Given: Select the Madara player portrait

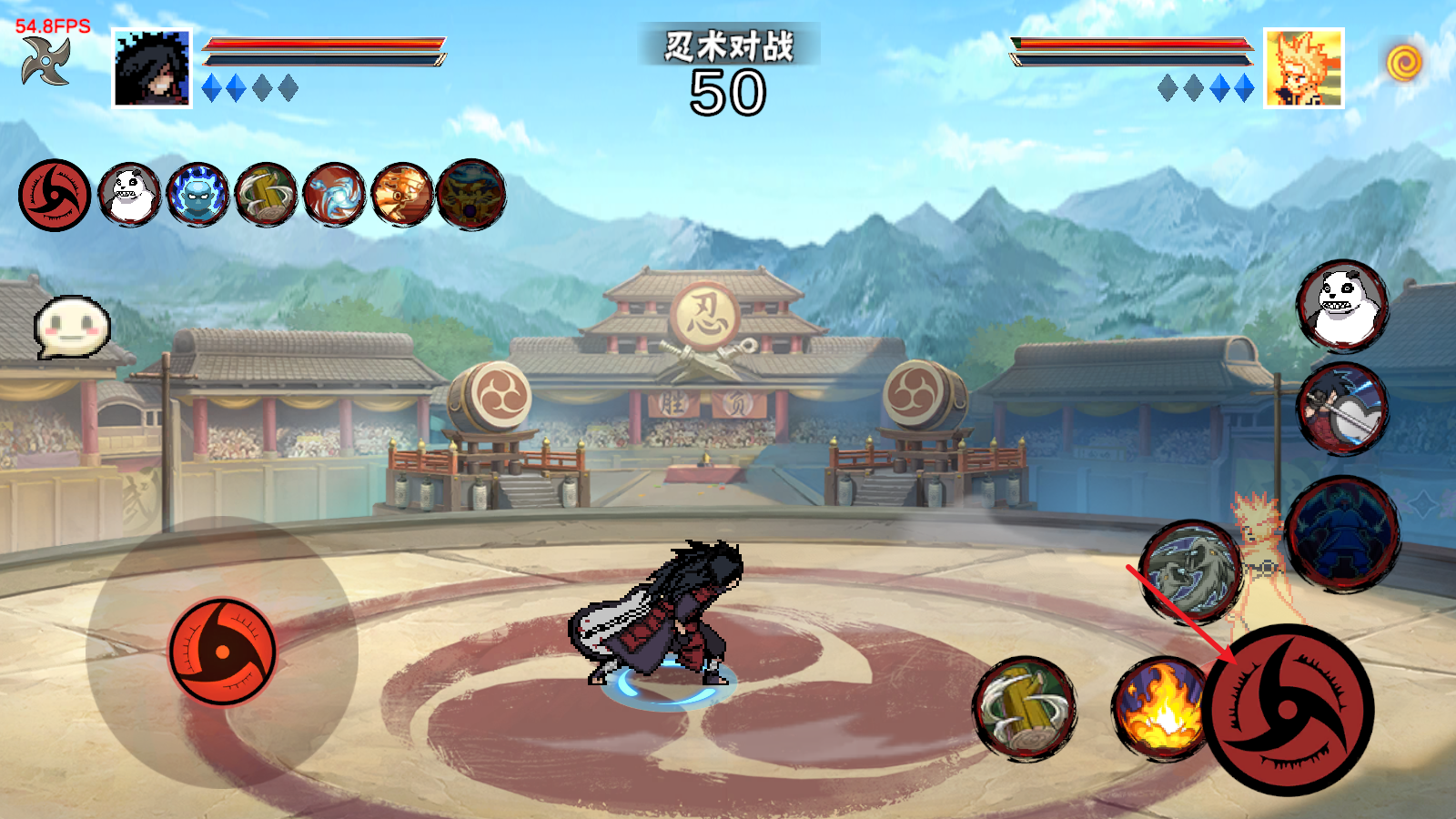Looking at the screenshot, I should coord(152,68).
